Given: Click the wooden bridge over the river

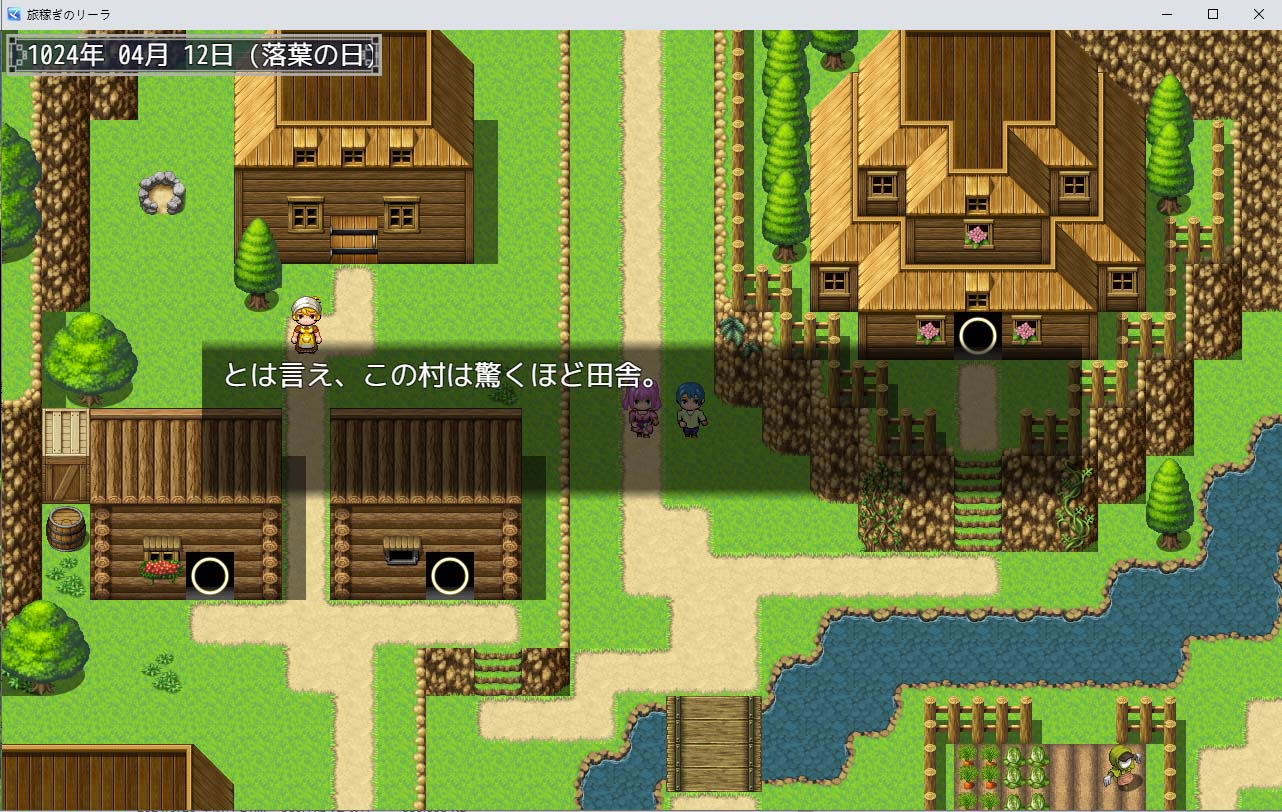Looking at the screenshot, I should point(712,745).
